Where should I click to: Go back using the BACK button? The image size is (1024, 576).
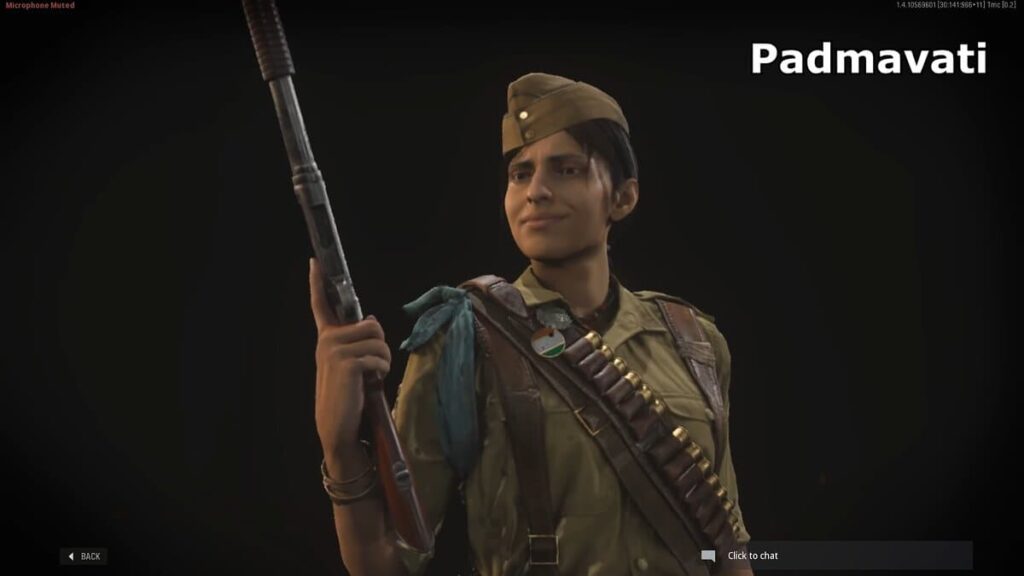[x=84, y=556]
